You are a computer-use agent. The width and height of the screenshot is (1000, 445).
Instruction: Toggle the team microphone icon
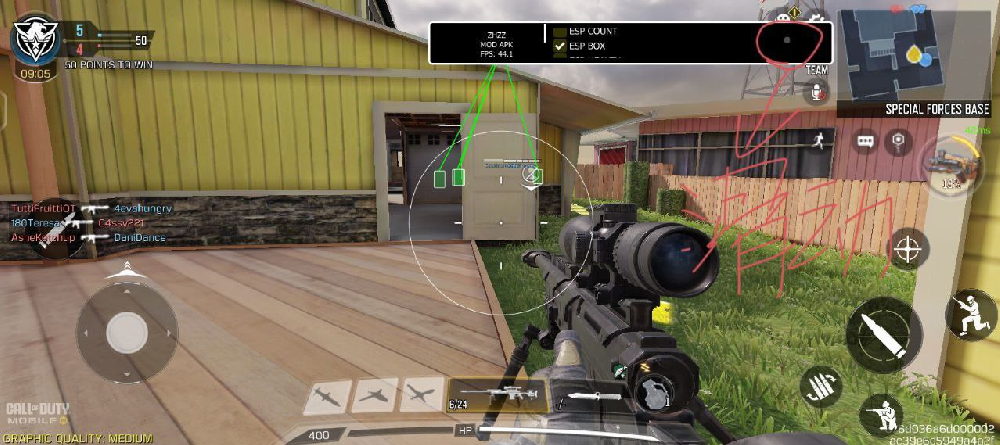click(x=817, y=93)
